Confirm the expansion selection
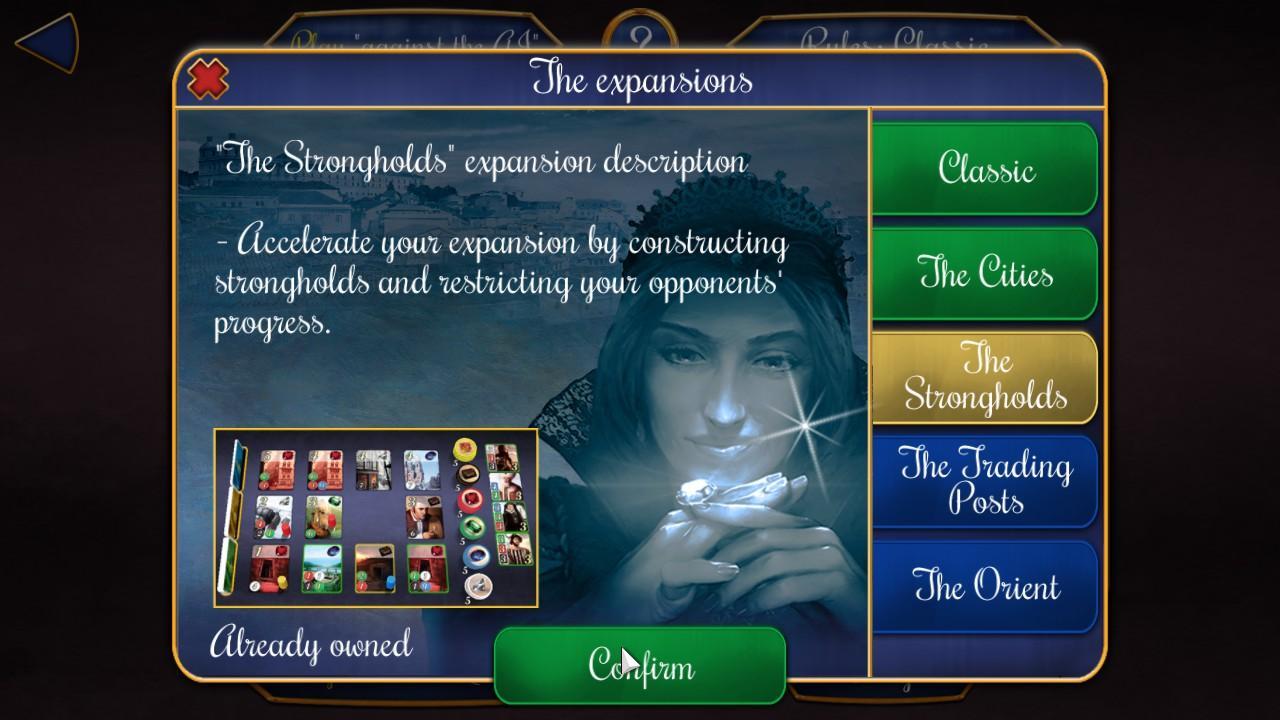Viewport: 1280px width, 720px height. point(639,667)
